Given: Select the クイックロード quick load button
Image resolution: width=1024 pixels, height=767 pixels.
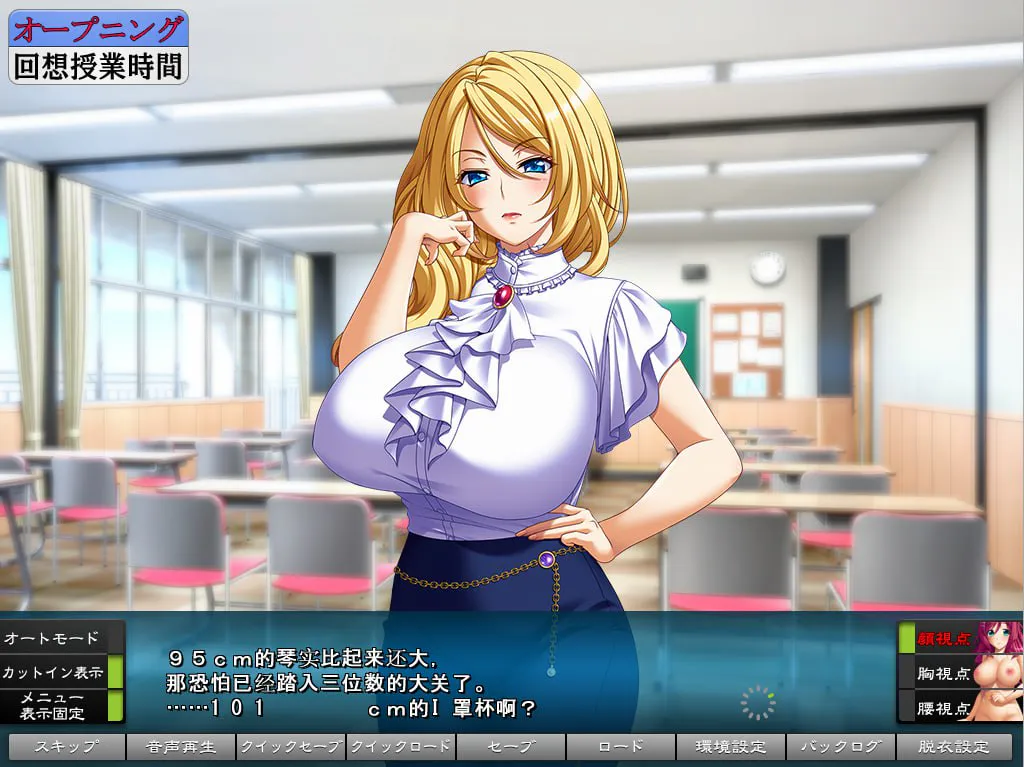Looking at the screenshot, I should click(401, 747).
